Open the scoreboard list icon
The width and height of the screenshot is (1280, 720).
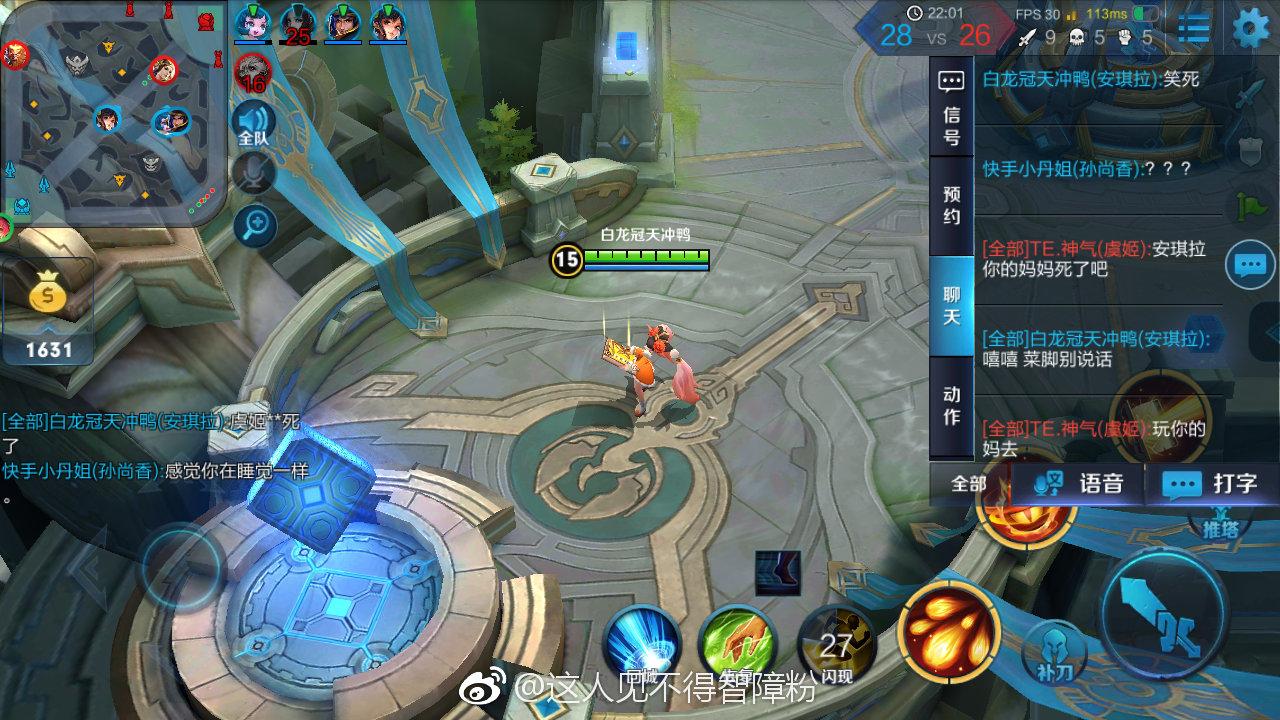click(1193, 28)
